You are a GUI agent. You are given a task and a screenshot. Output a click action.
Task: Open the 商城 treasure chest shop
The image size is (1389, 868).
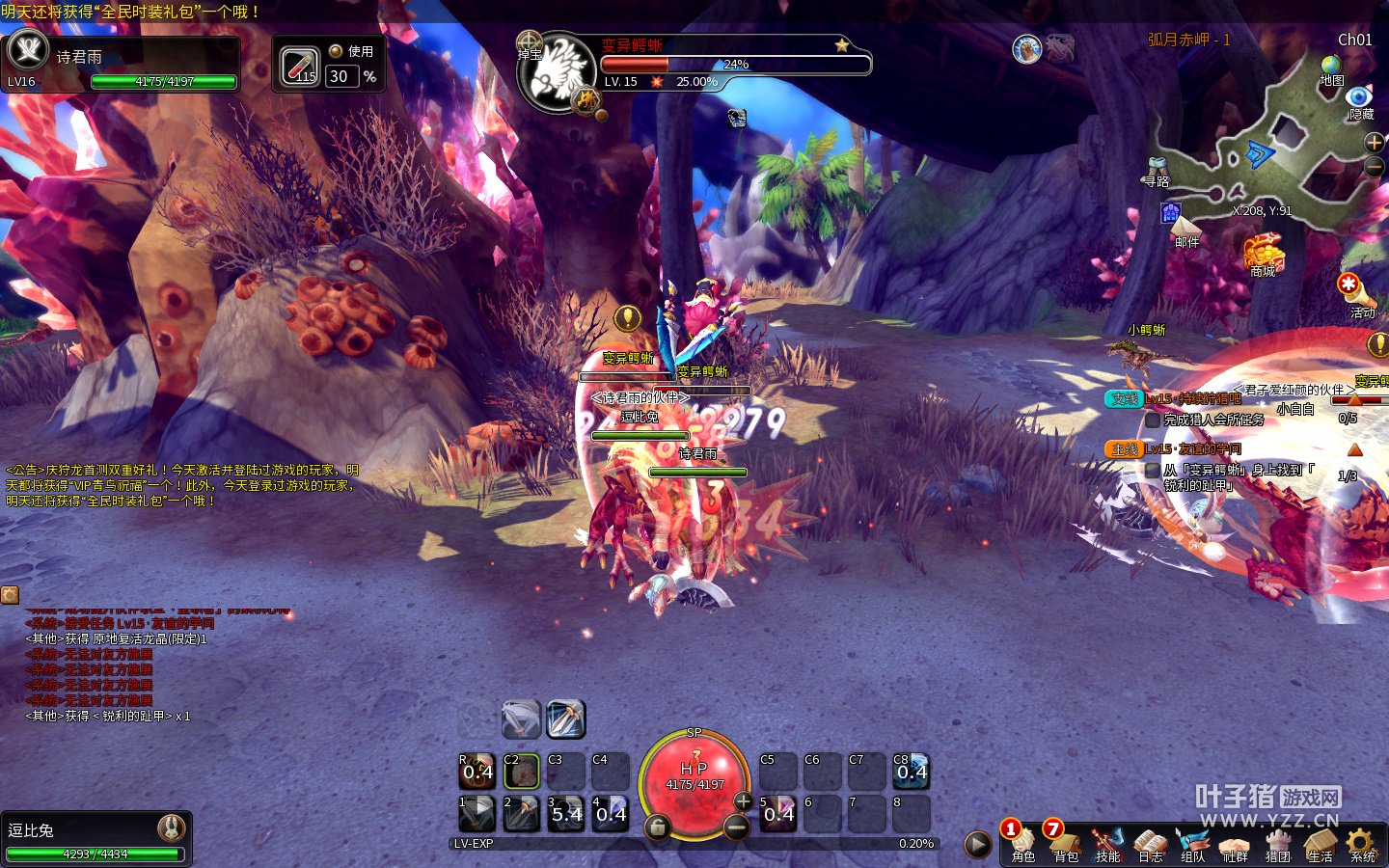point(1263,254)
